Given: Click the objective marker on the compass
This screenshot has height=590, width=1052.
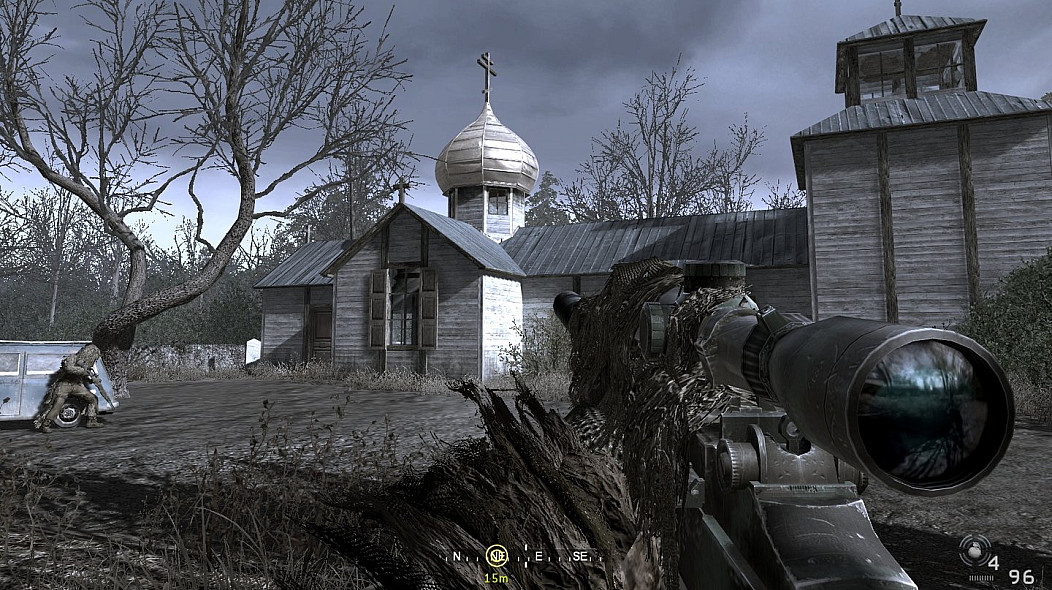Looking at the screenshot, I should pos(496,555).
